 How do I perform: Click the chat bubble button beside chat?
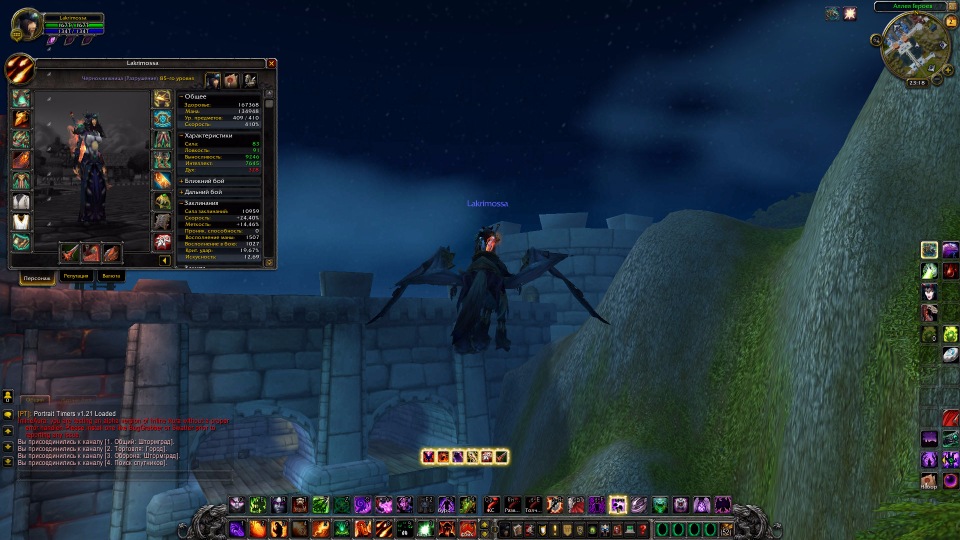click(8, 412)
